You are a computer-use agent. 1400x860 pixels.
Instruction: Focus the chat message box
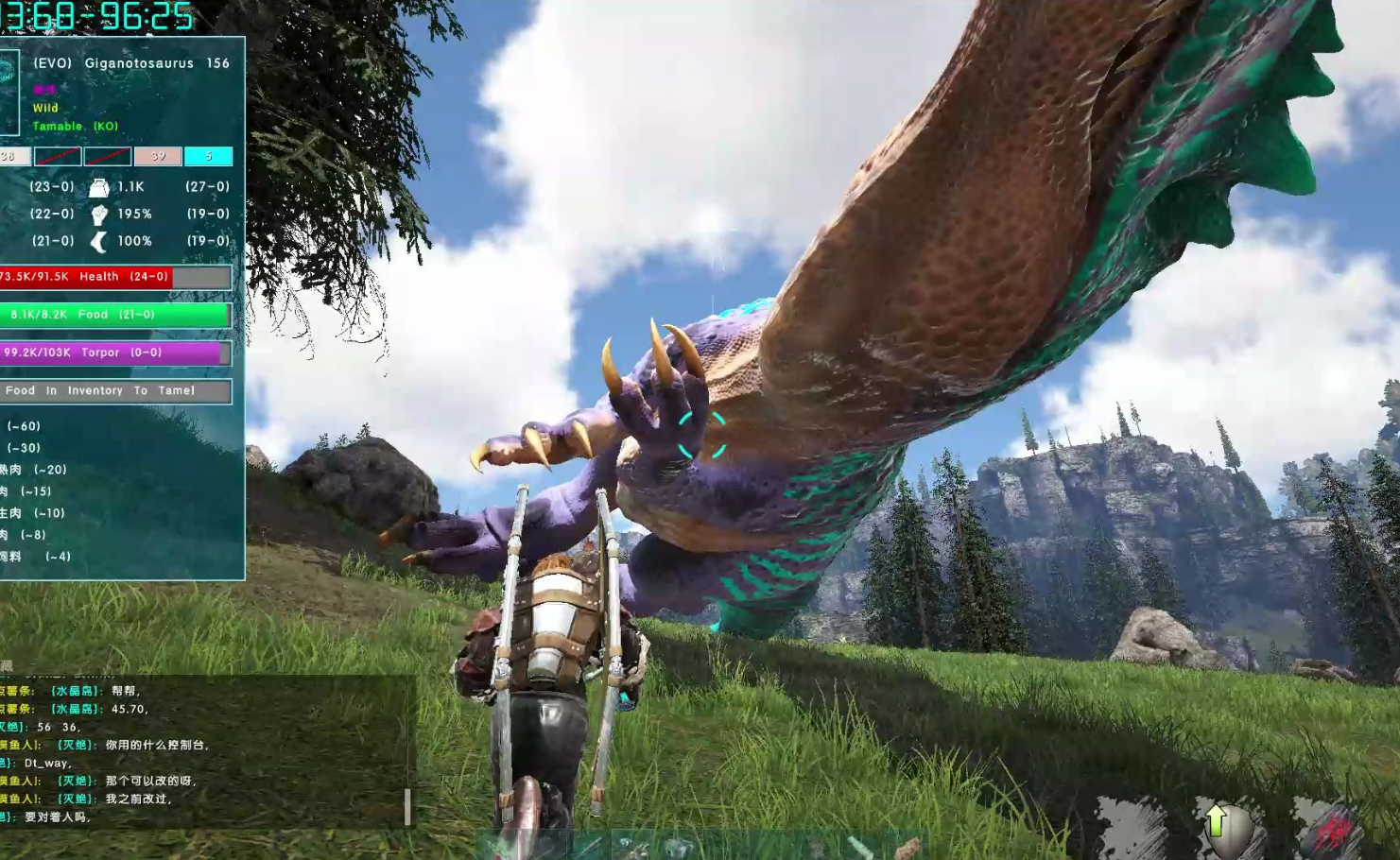tap(203, 753)
